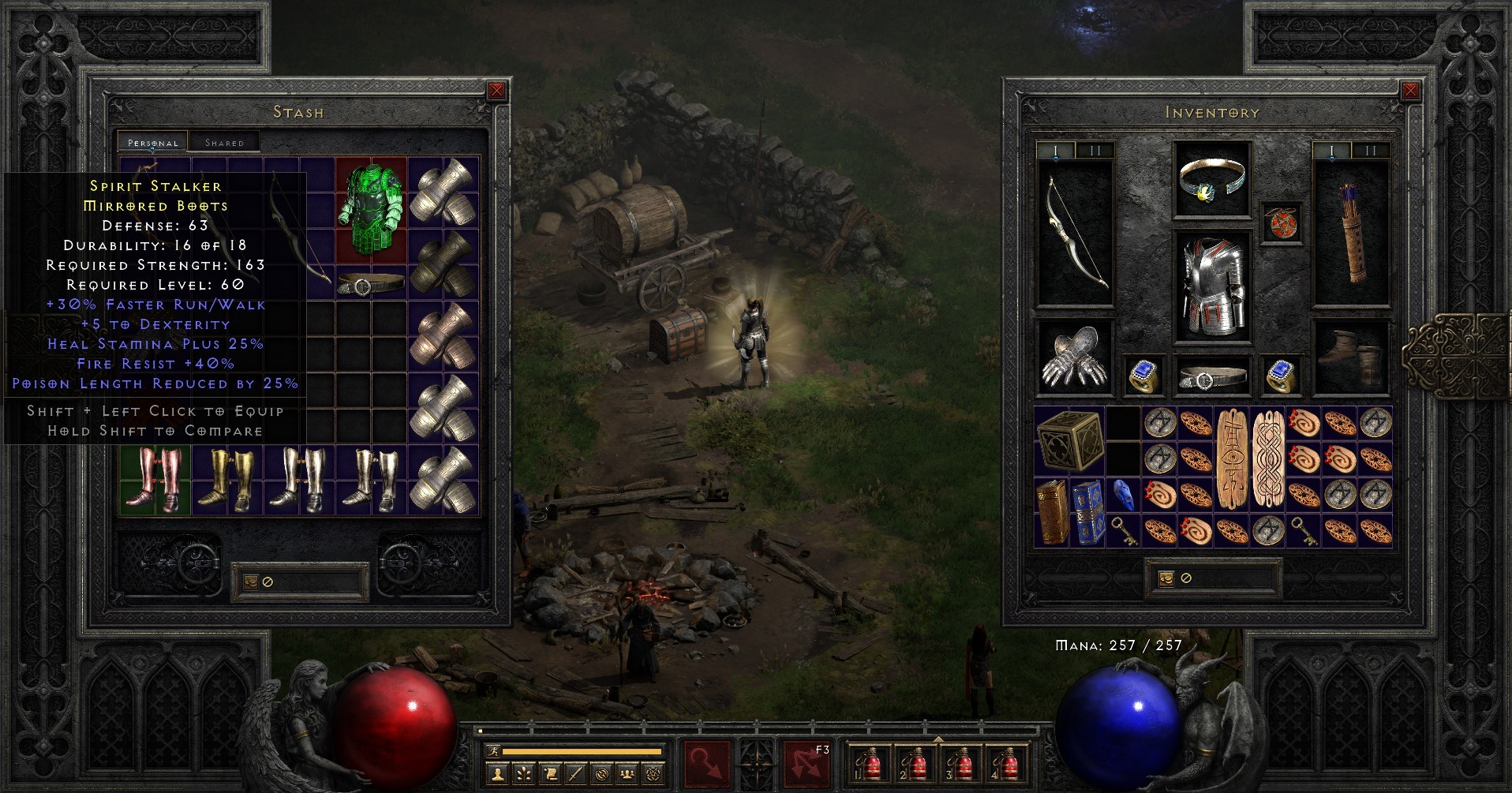The height and width of the screenshot is (793, 1512).
Task: Select inventory weapon tab I
Action: coord(1055,147)
